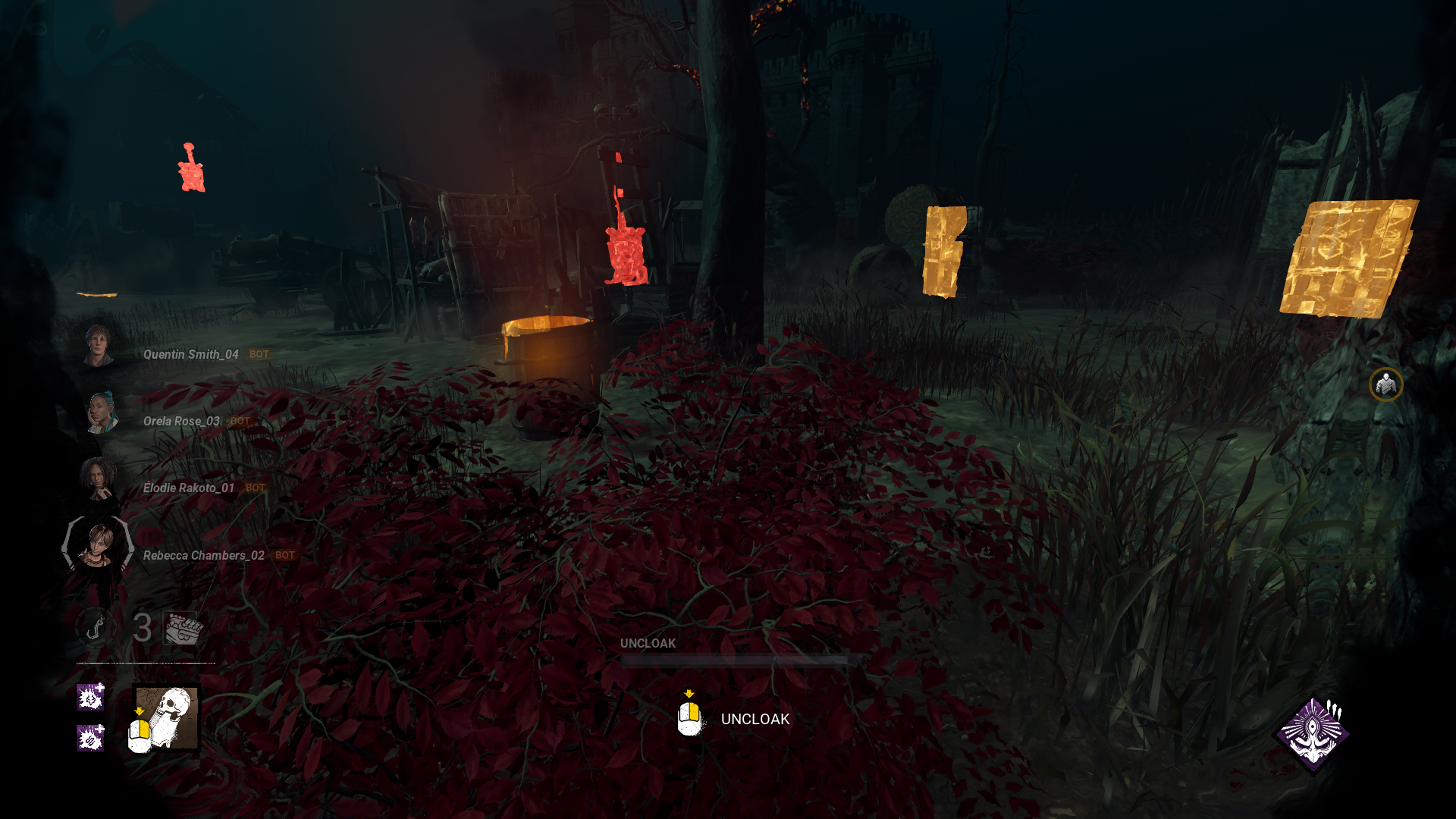
Task: Click the hooked survivor counter number 3
Action: (142, 626)
